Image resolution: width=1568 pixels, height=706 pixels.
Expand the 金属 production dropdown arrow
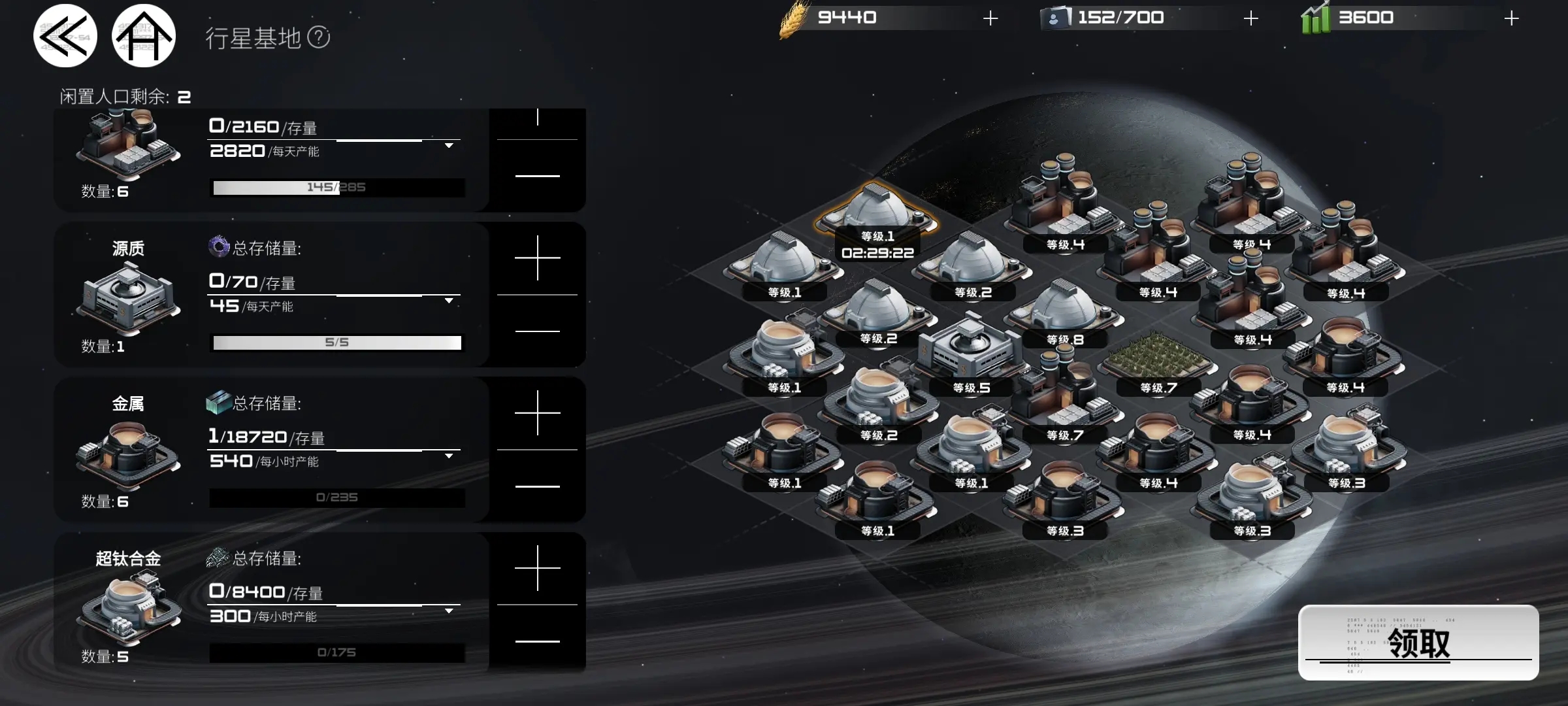(x=449, y=456)
